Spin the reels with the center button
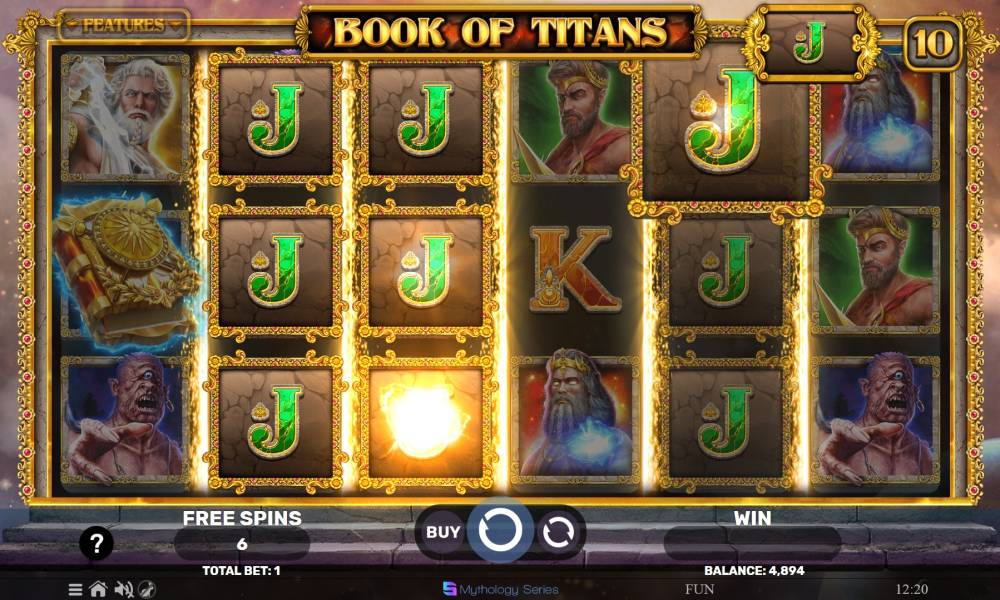1000x600 pixels. [x=500, y=532]
